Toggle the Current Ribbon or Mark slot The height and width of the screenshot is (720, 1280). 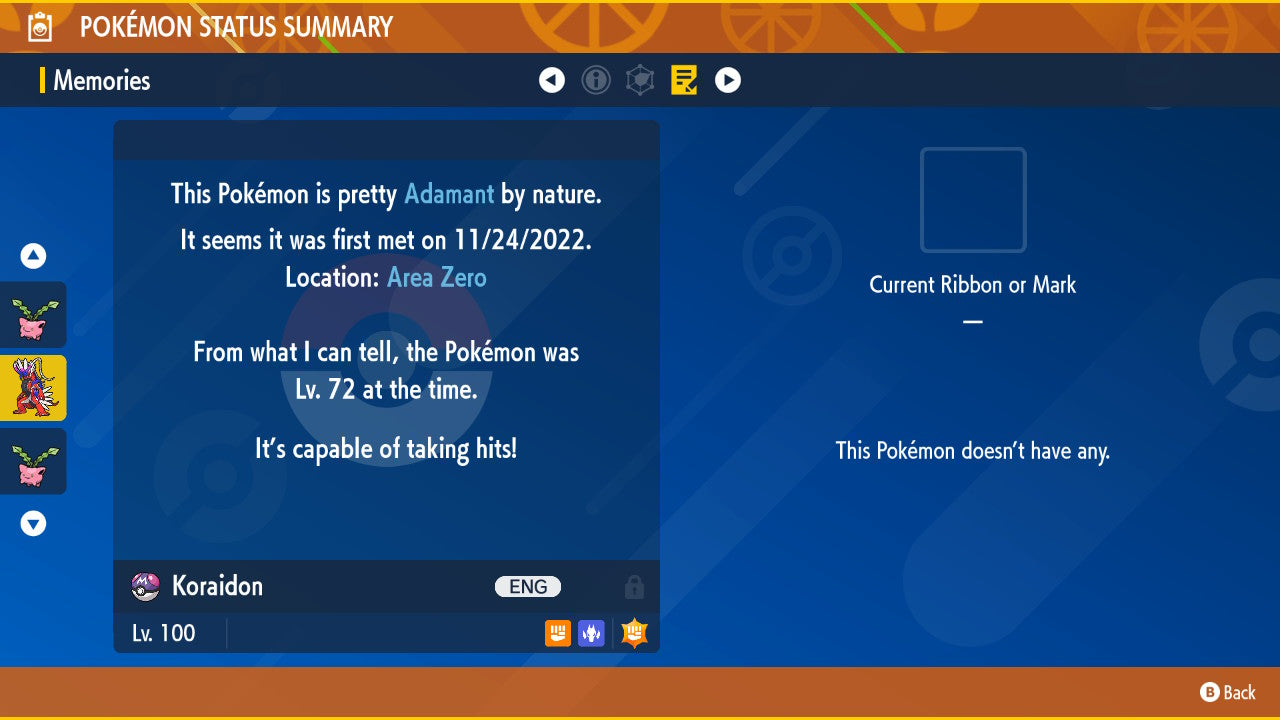pos(972,200)
